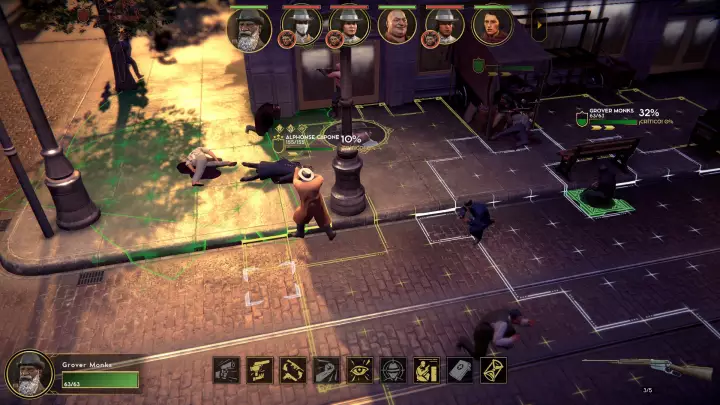Select the dark-haired woman's turn-order portrait
720x405 pixels.
click(x=492, y=25)
